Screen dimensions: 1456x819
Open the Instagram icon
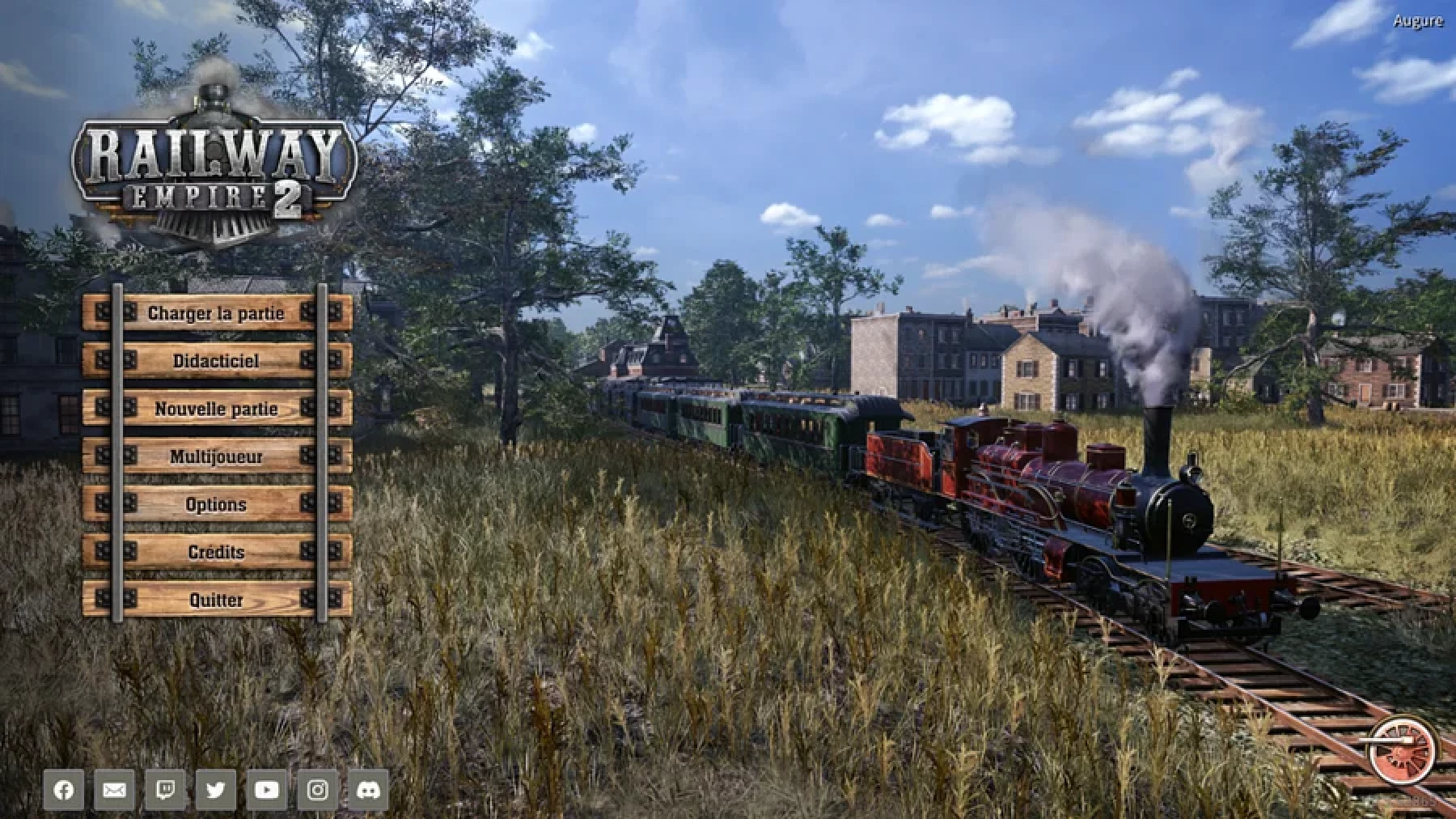pyautogui.click(x=317, y=790)
